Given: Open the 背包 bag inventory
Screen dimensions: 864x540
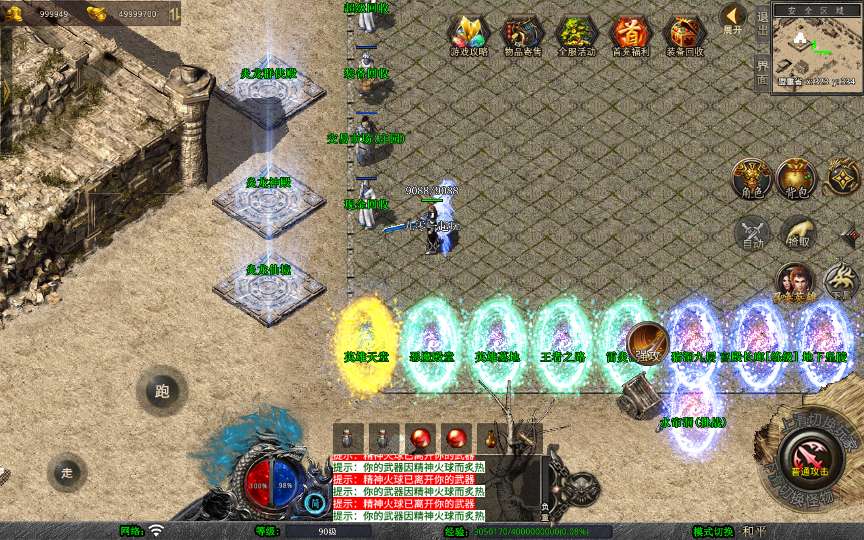Looking at the screenshot, I should [x=797, y=178].
